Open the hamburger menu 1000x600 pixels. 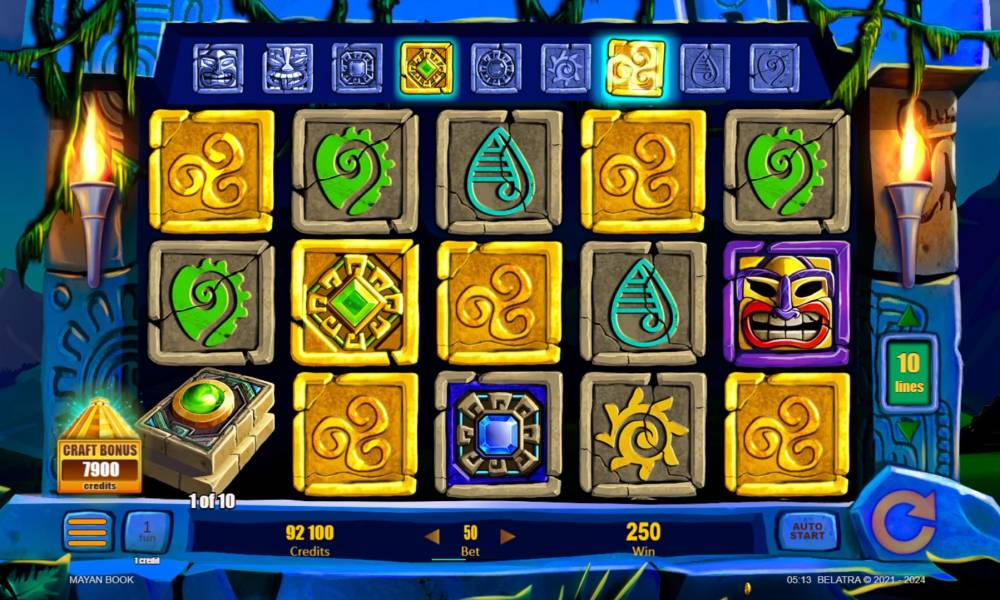coord(88,531)
